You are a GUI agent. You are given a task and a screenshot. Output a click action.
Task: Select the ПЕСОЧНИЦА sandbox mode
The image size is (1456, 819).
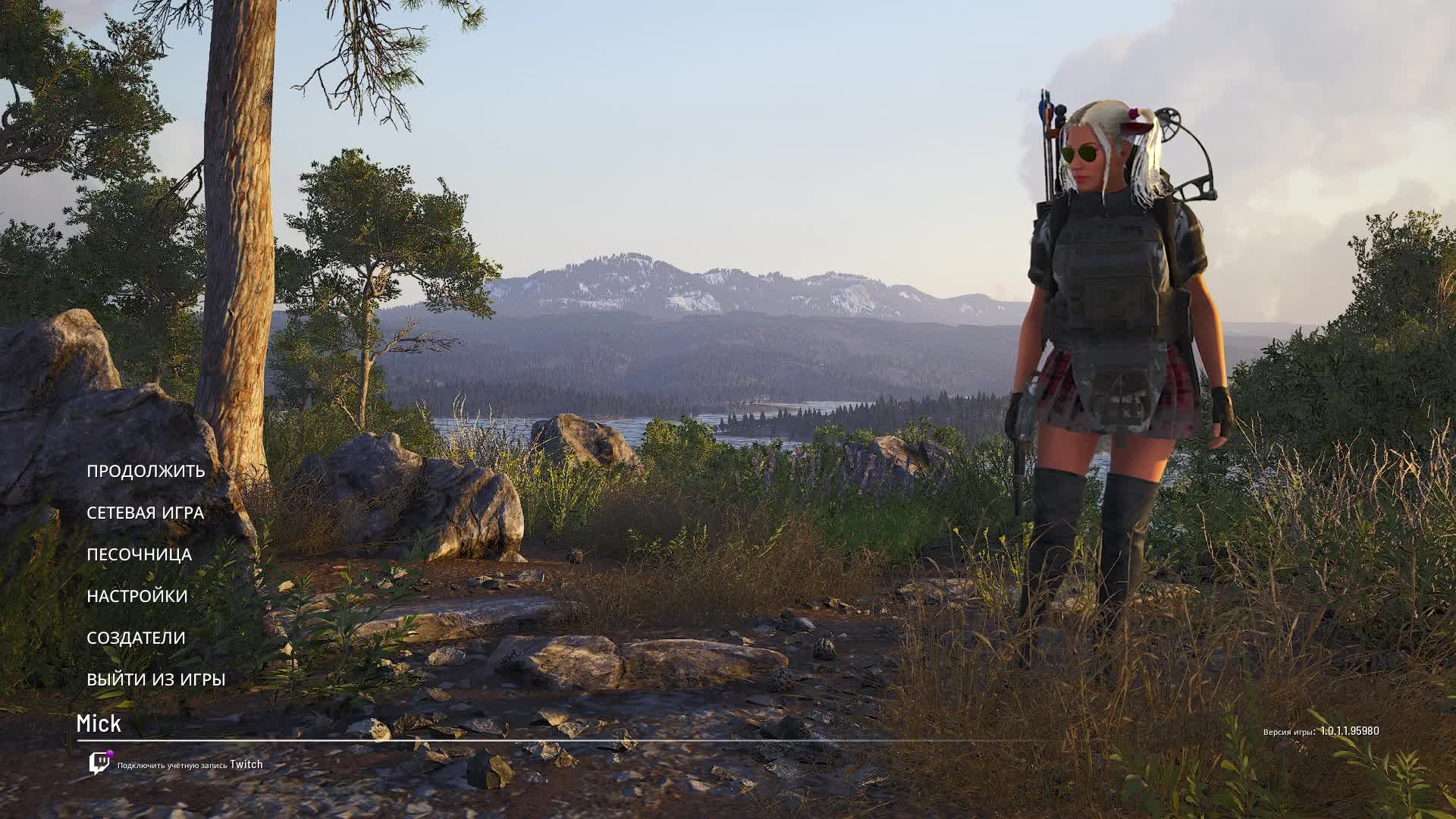(x=139, y=554)
